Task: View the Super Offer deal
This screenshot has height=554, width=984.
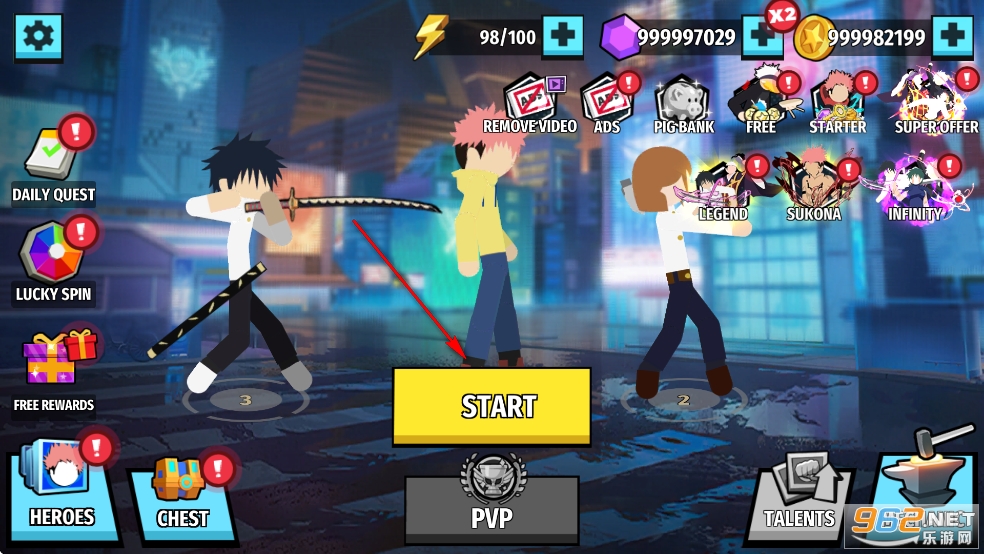Action: [936, 102]
